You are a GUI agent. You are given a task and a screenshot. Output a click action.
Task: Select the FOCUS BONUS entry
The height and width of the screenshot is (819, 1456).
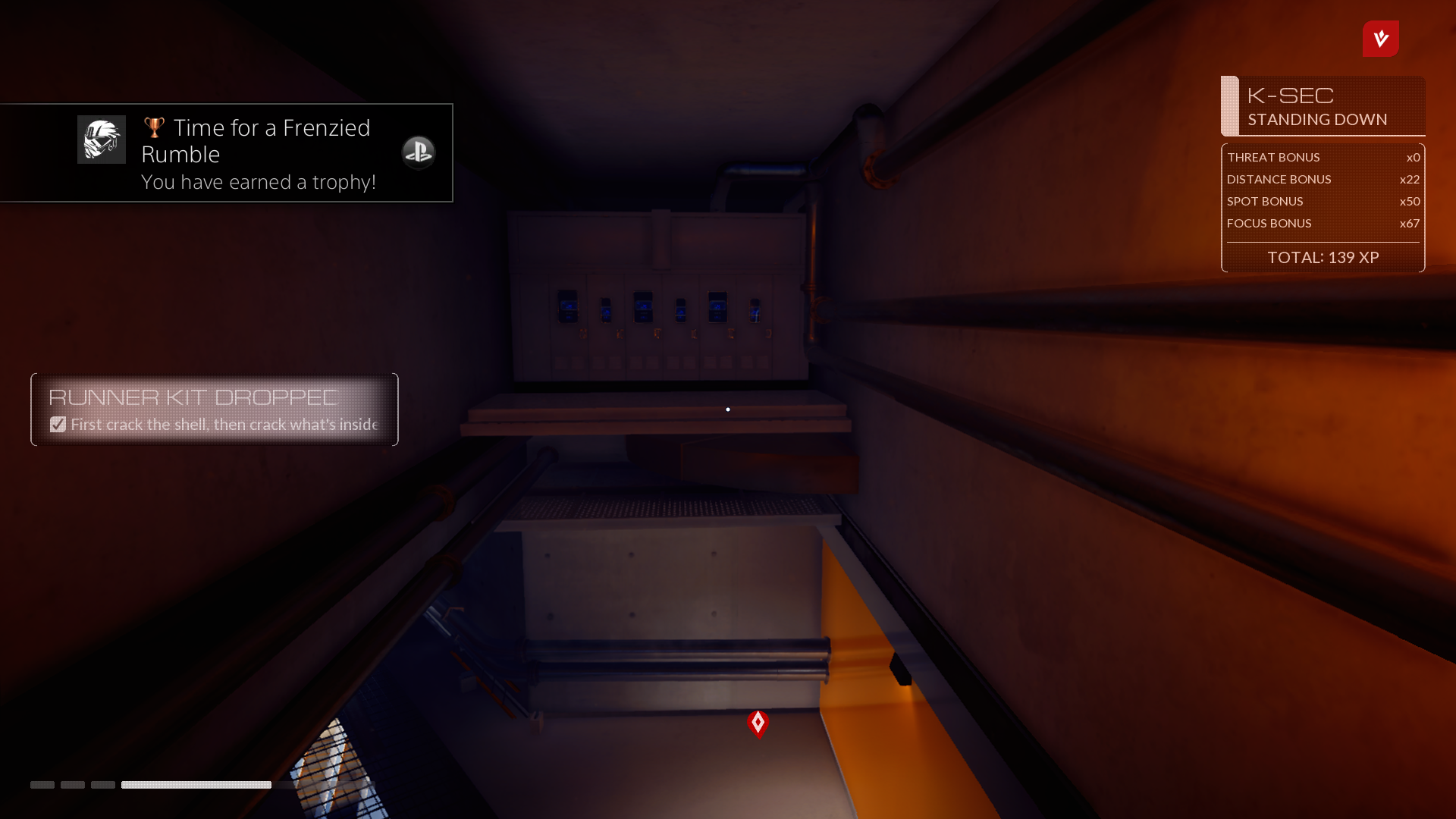click(1323, 223)
